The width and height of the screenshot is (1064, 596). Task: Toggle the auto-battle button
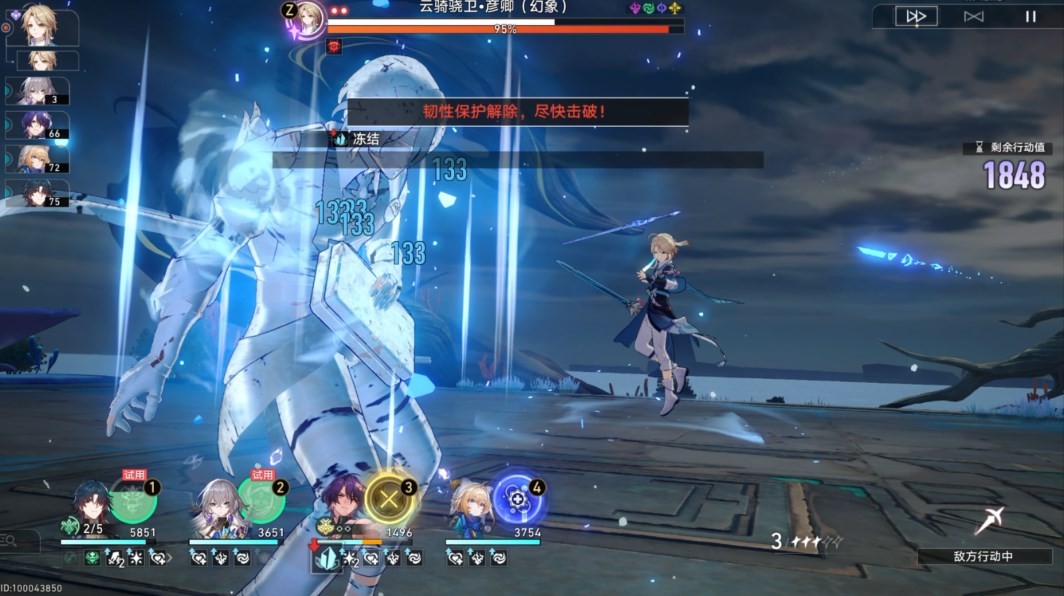coord(973,16)
